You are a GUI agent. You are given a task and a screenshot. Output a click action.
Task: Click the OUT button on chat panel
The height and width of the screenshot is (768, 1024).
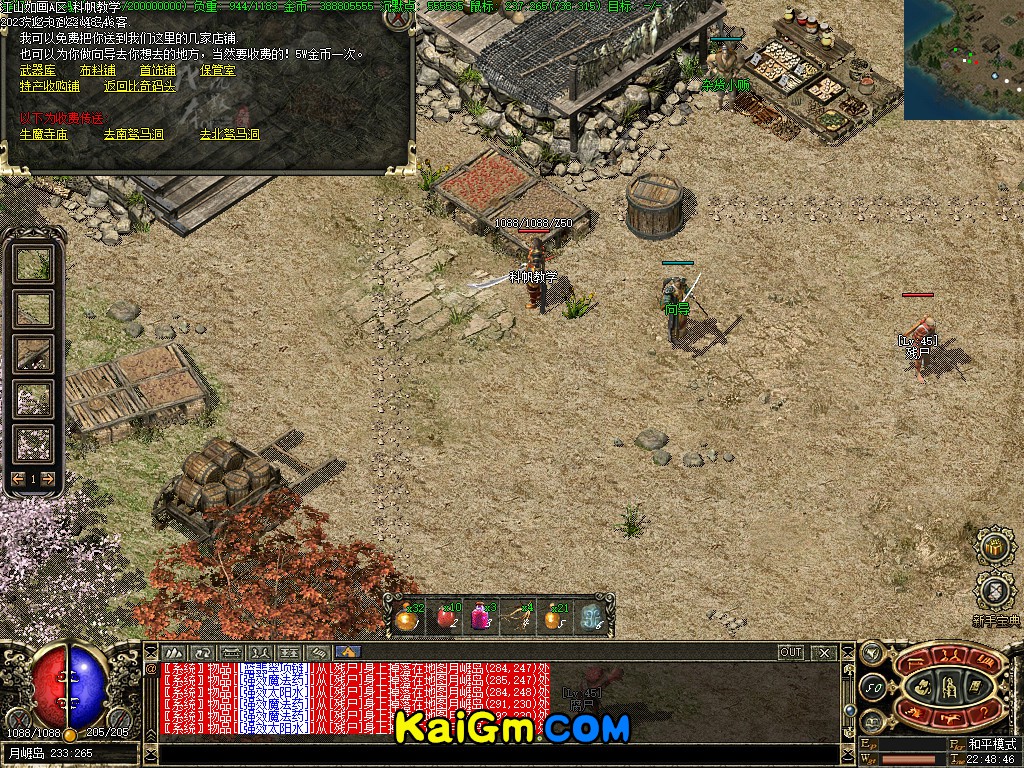click(x=791, y=652)
